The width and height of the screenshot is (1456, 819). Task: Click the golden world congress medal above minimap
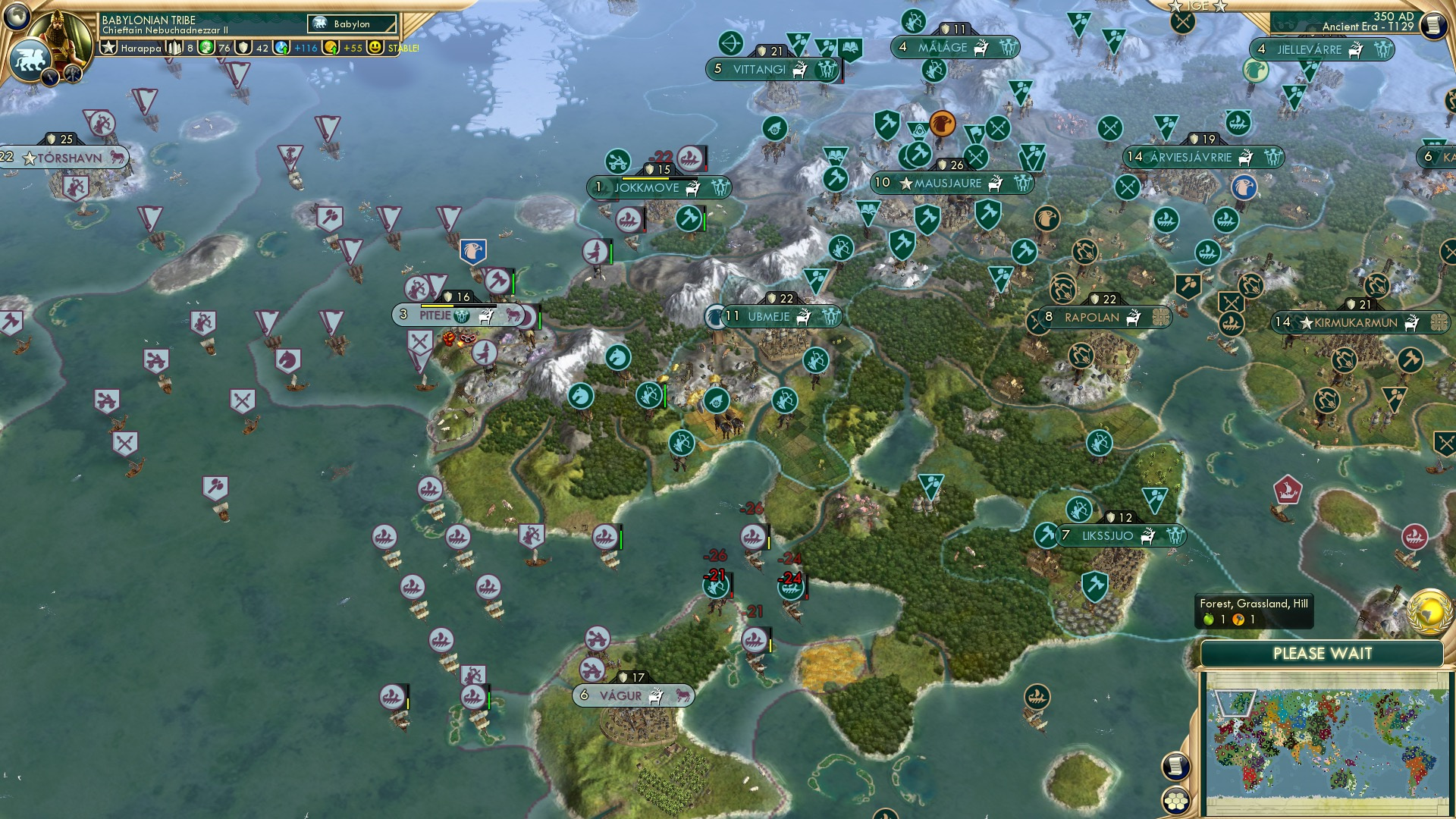click(1430, 613)
